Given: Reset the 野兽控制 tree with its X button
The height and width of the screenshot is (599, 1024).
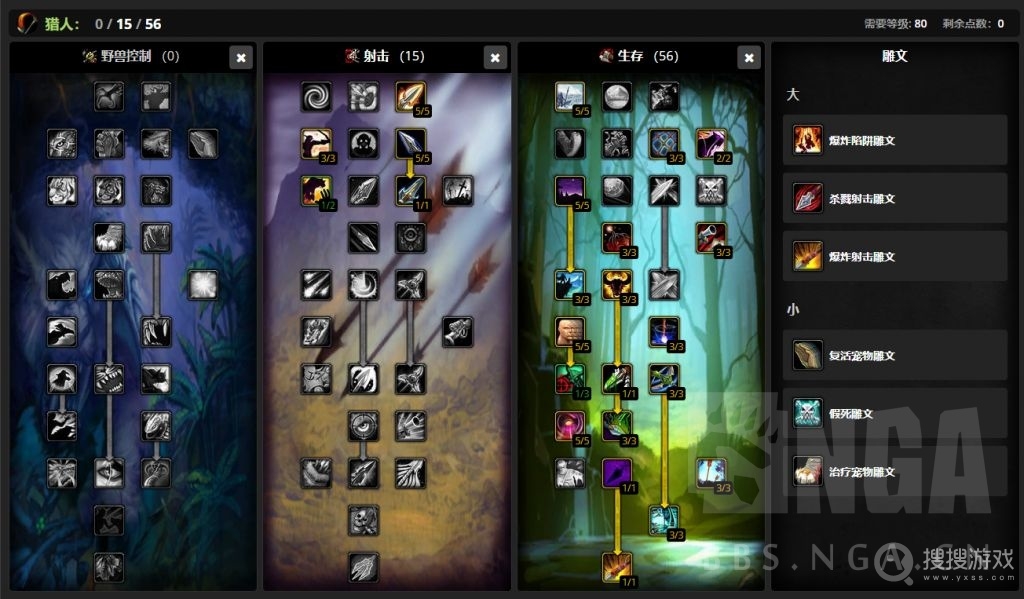Looking at the screenshot, I should (241, 58).
